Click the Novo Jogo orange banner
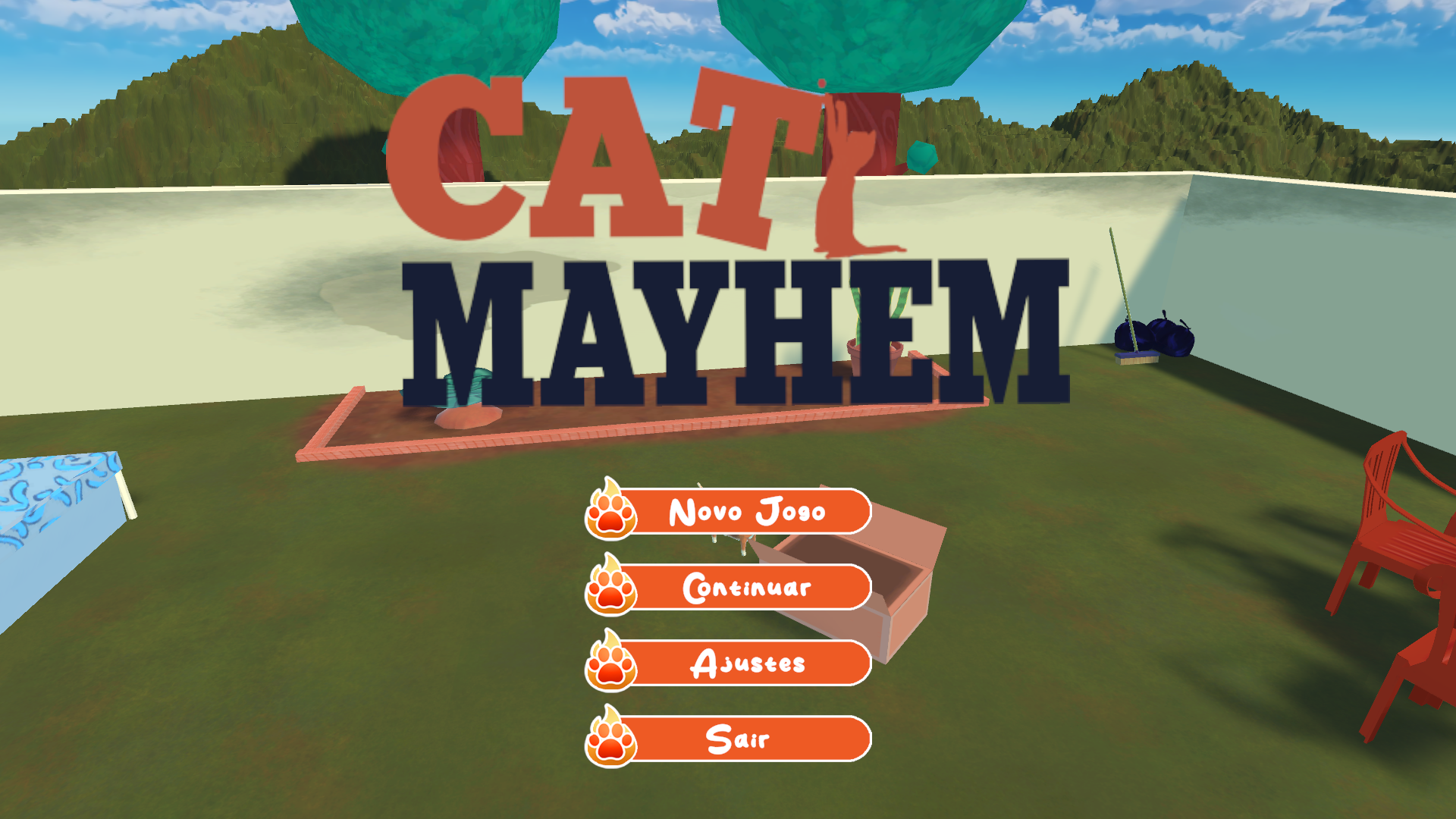 747,512
